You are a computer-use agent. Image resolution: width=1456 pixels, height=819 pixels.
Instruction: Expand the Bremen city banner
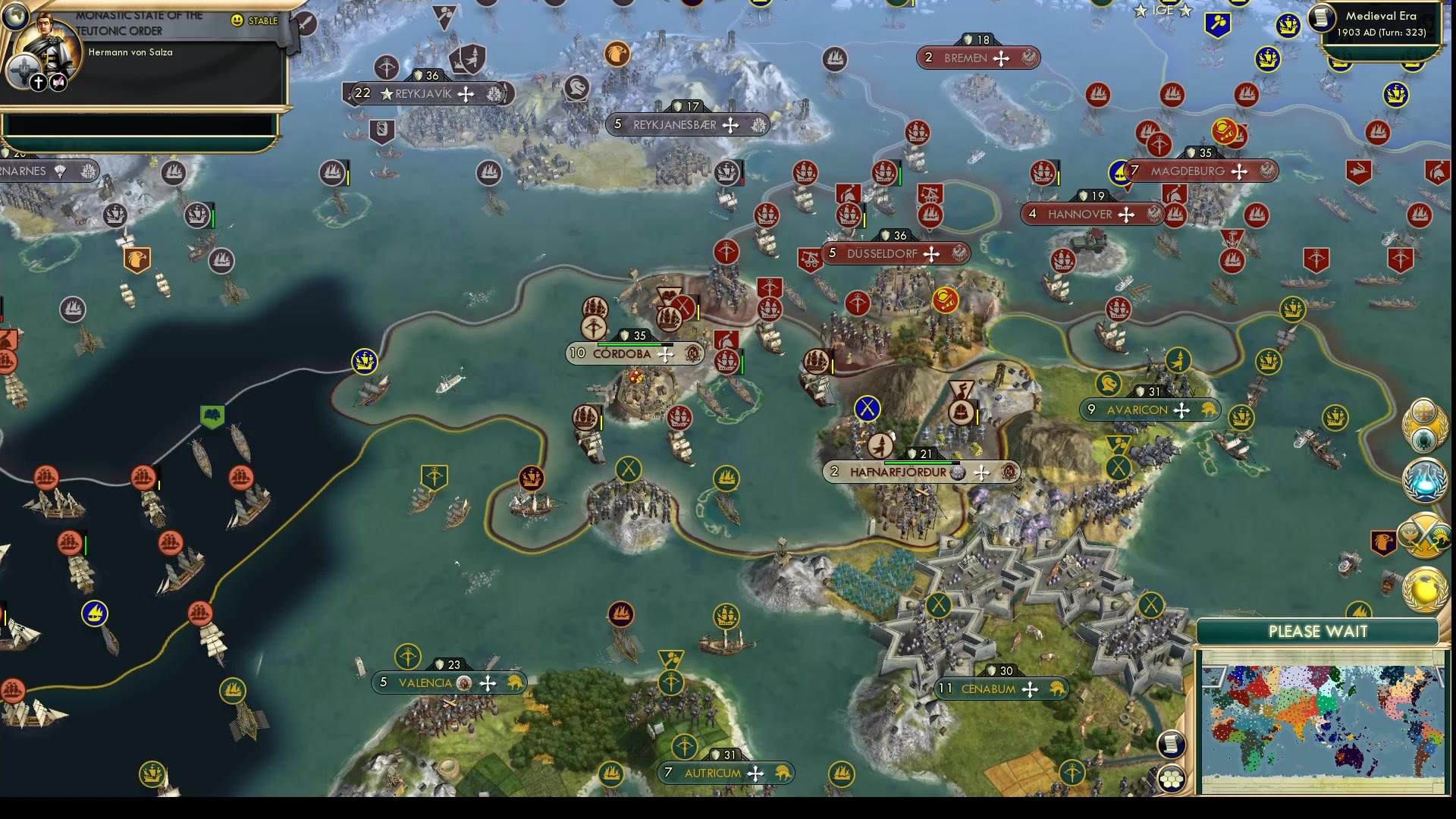pyautogui.click(x=978, y=58)
